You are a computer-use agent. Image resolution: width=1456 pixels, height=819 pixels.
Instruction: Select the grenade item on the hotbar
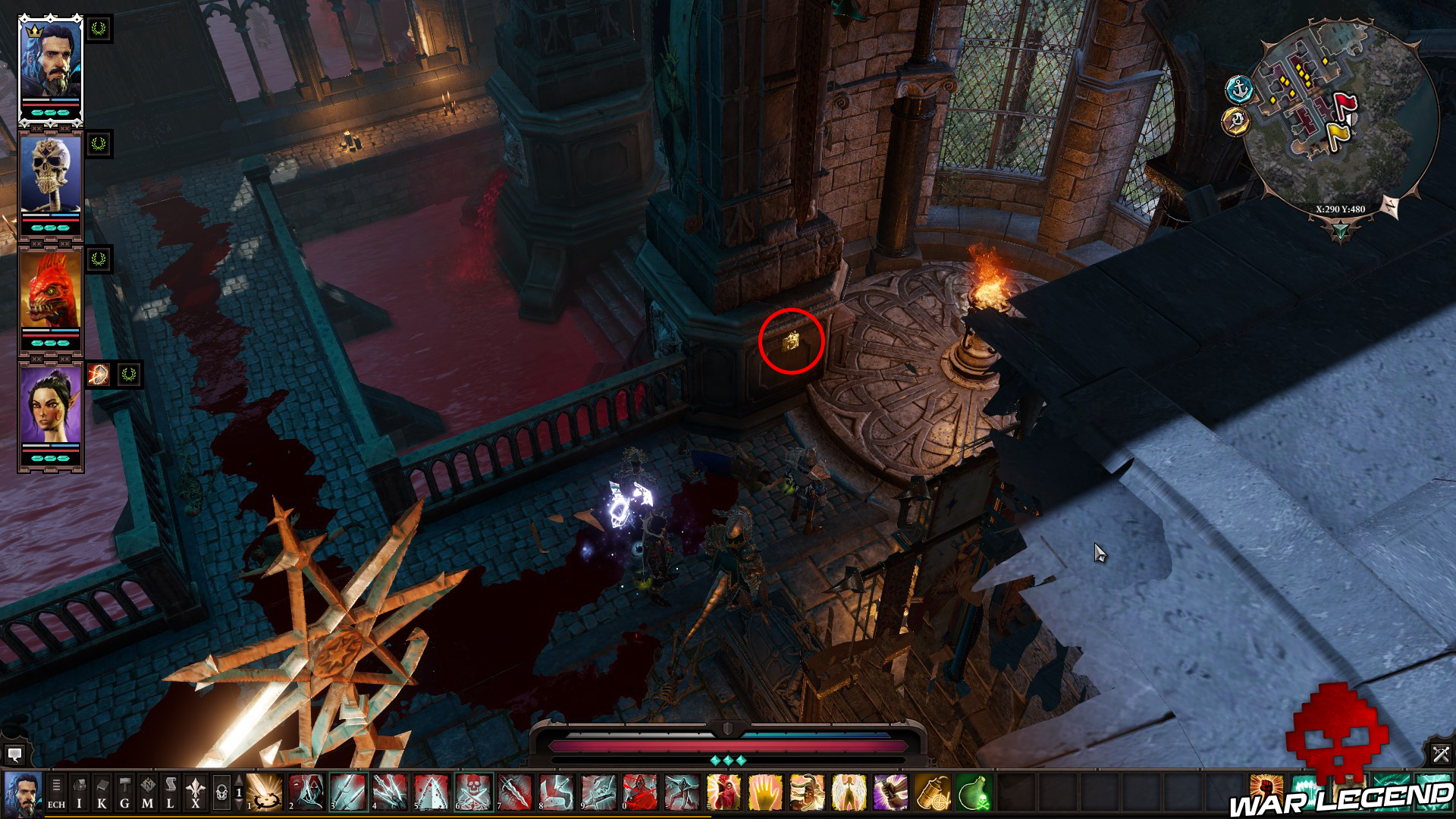pyautogui.click(x=932, y=792)
